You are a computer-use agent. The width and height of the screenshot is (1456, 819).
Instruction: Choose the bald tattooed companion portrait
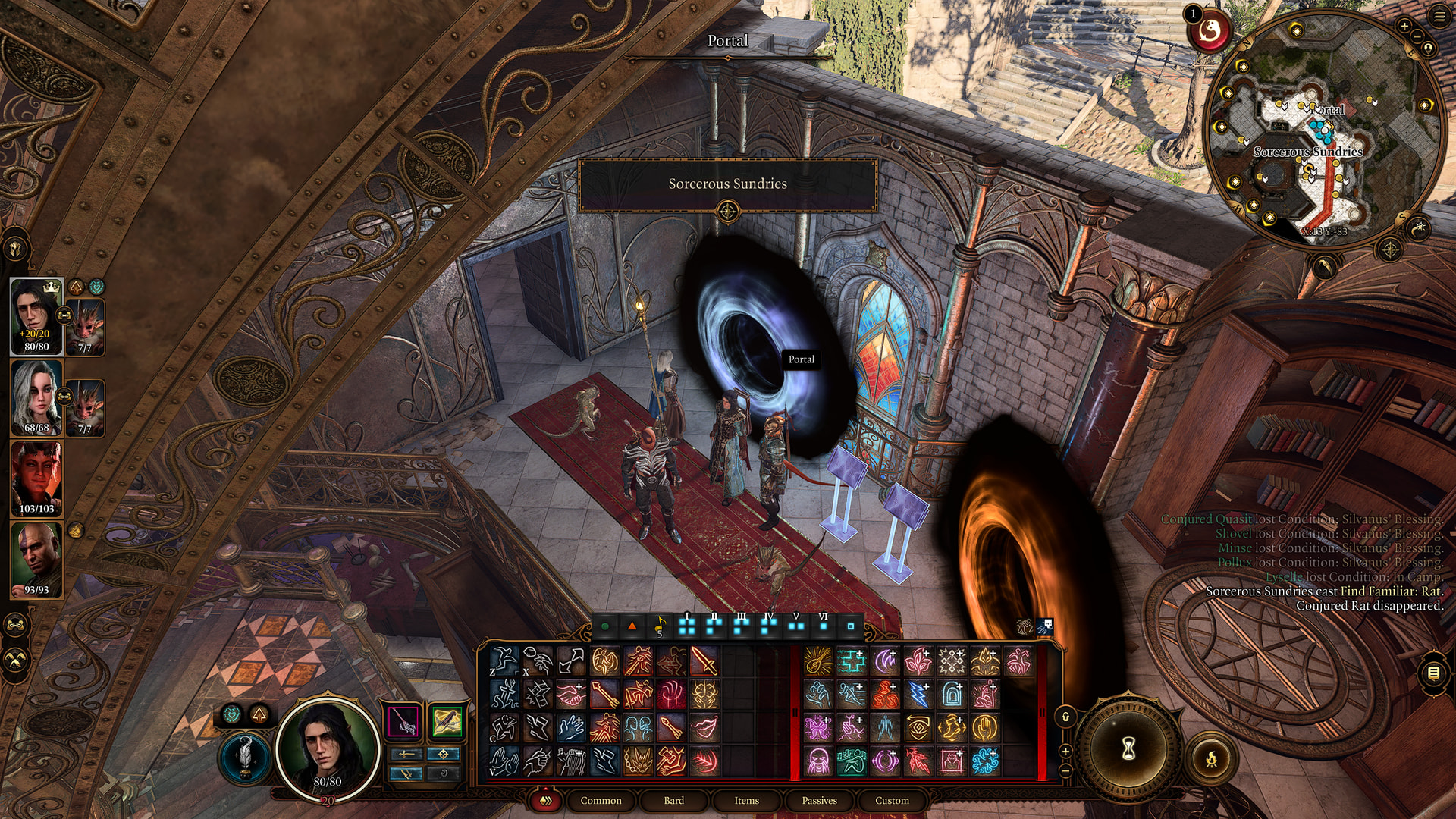(x=36, y=560)
